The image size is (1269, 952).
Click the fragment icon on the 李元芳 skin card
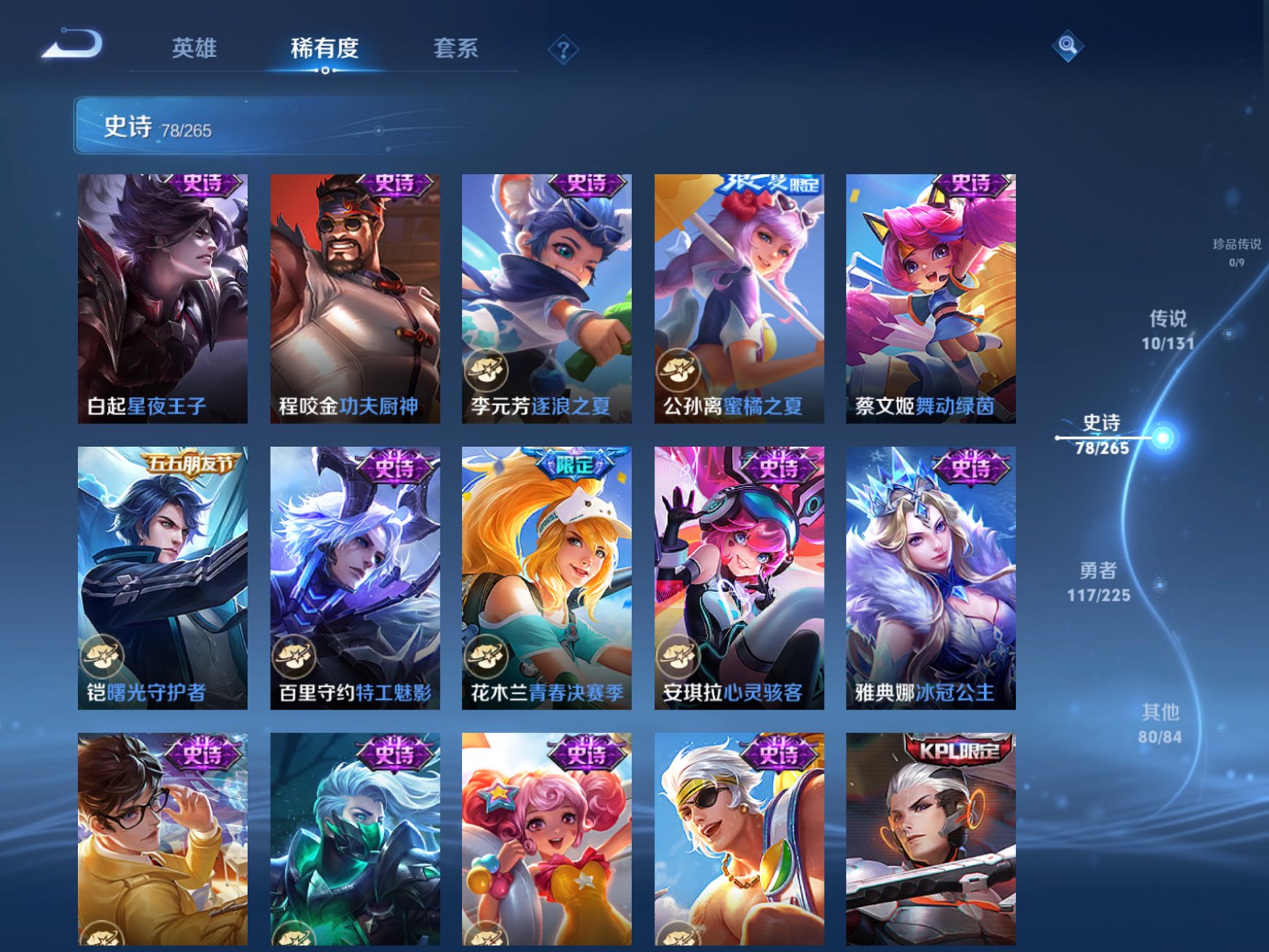click(489, 367)
